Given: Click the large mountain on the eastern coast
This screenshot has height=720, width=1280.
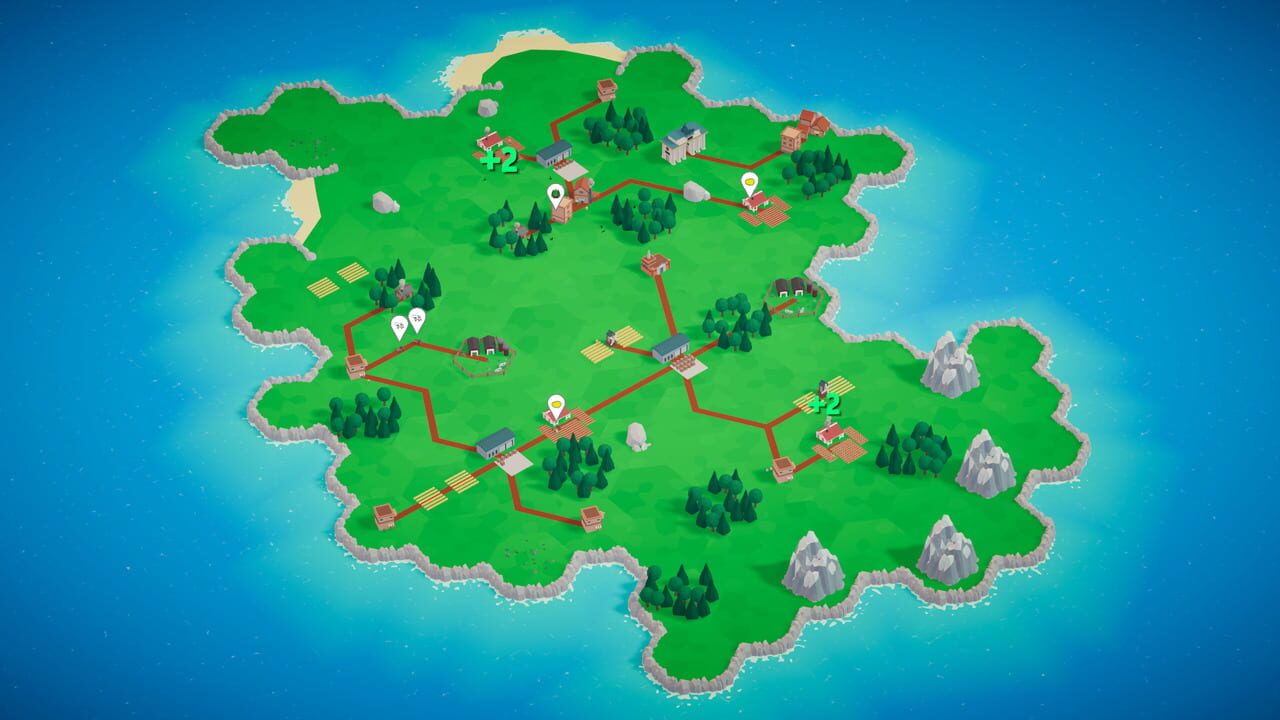Looking at the screenshot, I should pos(950,365).
